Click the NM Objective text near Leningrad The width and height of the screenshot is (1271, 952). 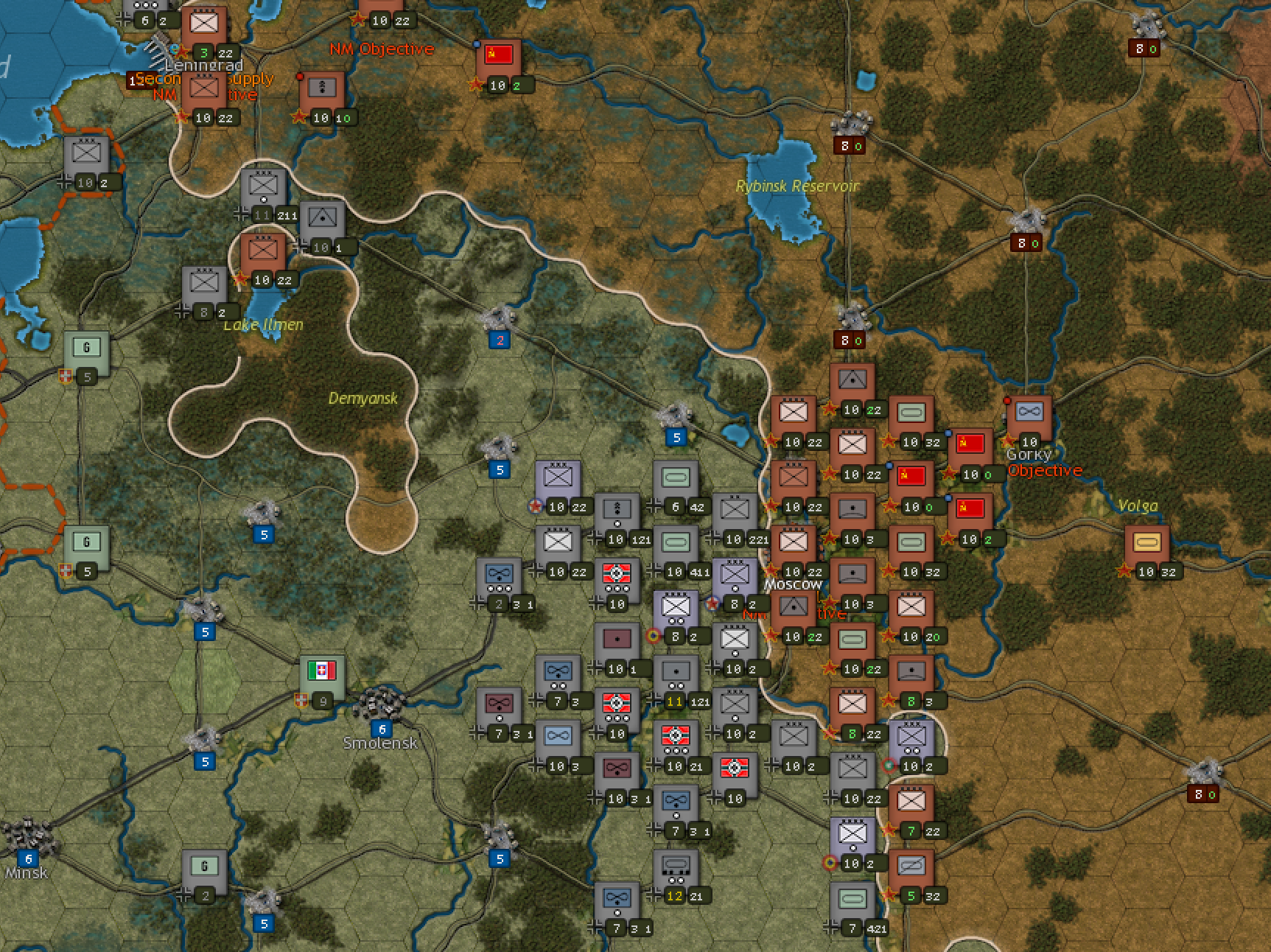pos(382,49)
